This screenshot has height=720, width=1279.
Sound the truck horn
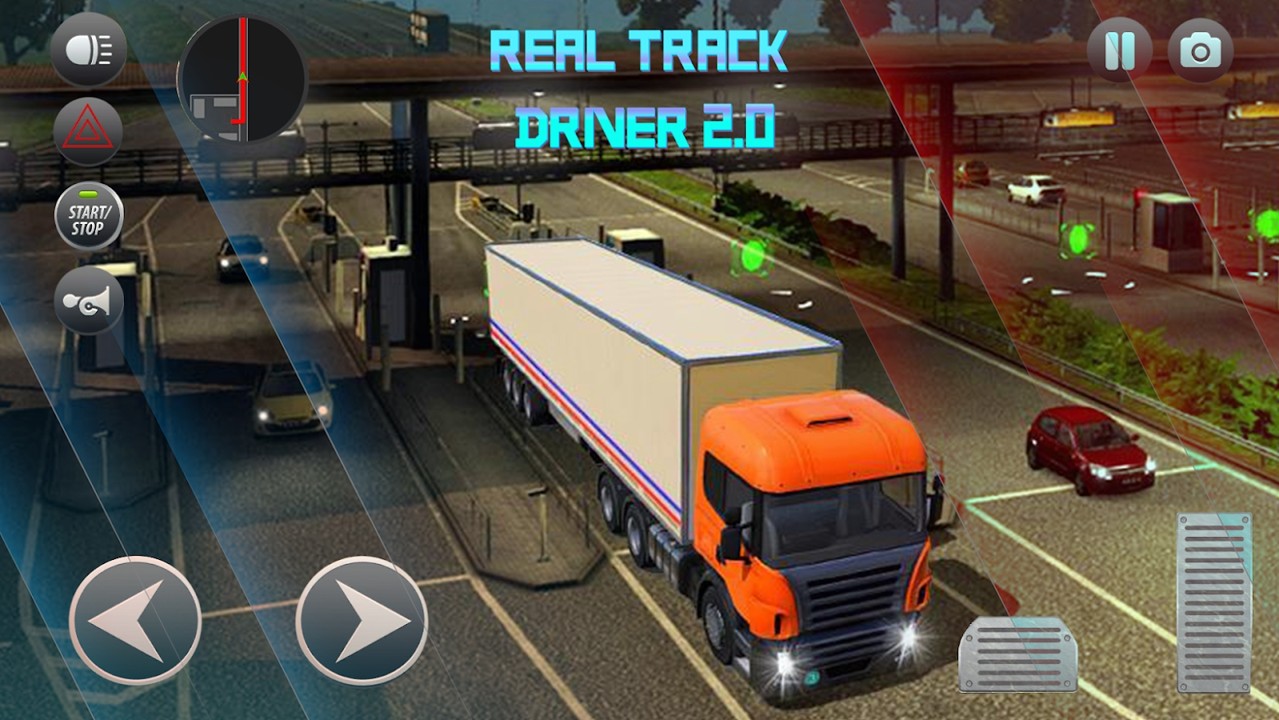click(88, 300)
